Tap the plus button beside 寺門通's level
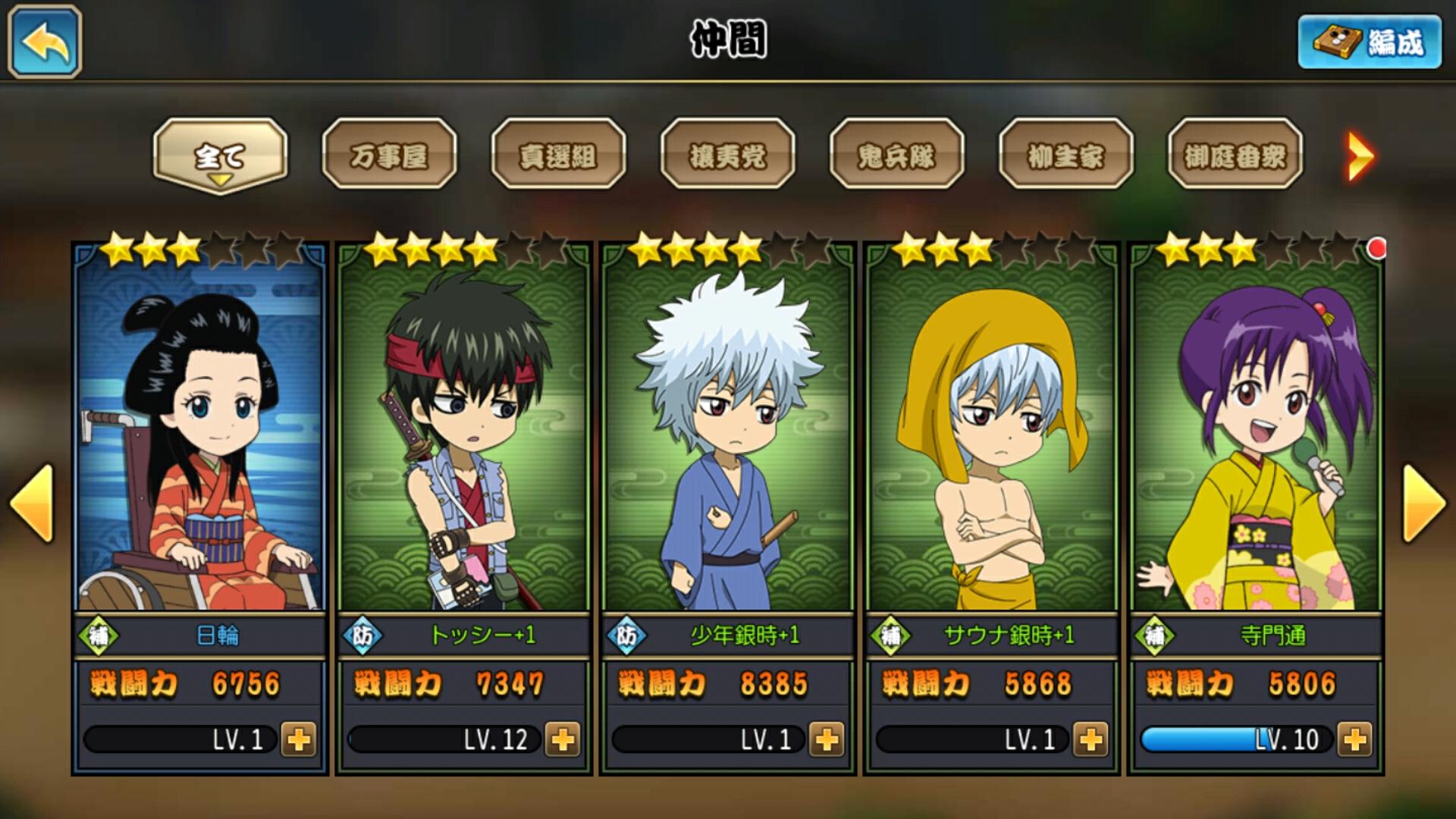Screen dimensions: 1456x819 point(1354,739)
